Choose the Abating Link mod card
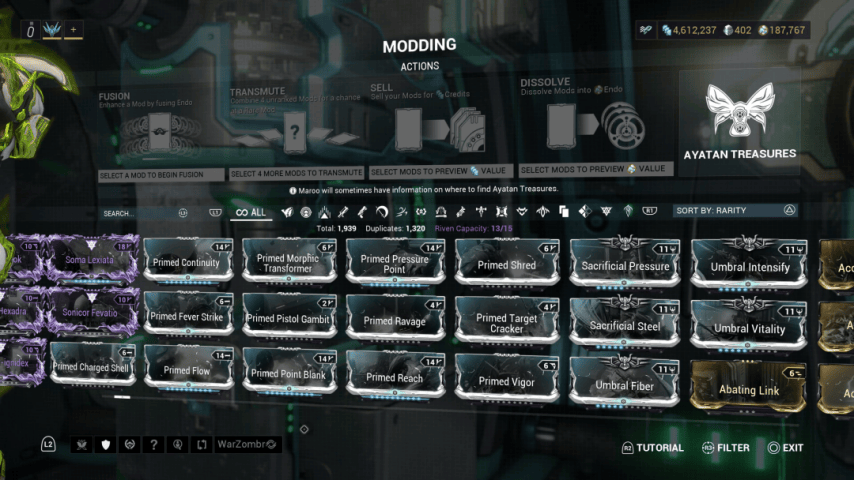 pos(749,389)
